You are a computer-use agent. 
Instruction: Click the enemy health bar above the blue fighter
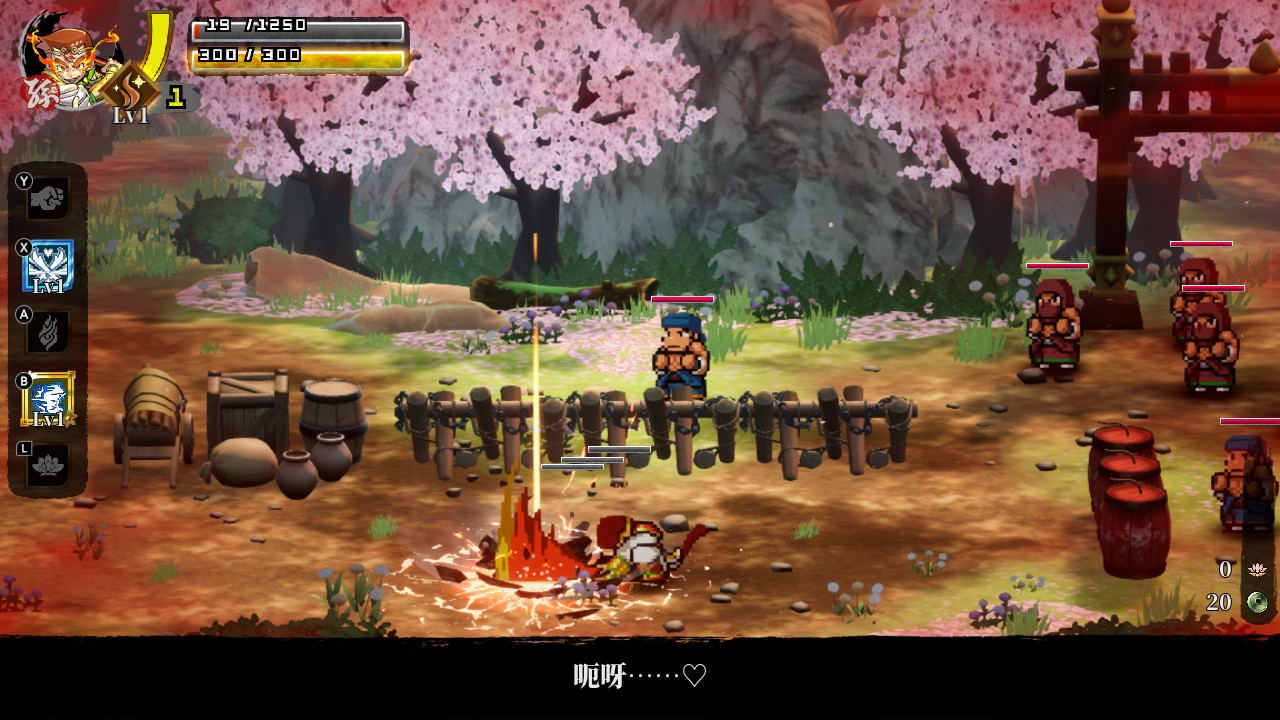pyautogui.click(x=681, y=298)
